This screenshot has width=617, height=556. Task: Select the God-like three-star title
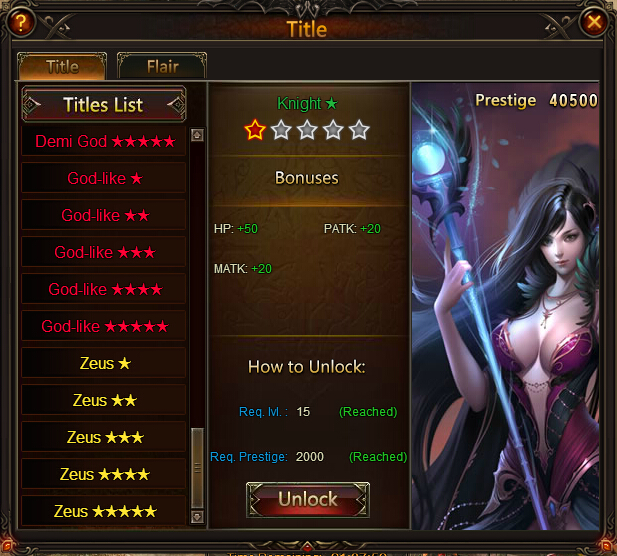tap(105, 252)
